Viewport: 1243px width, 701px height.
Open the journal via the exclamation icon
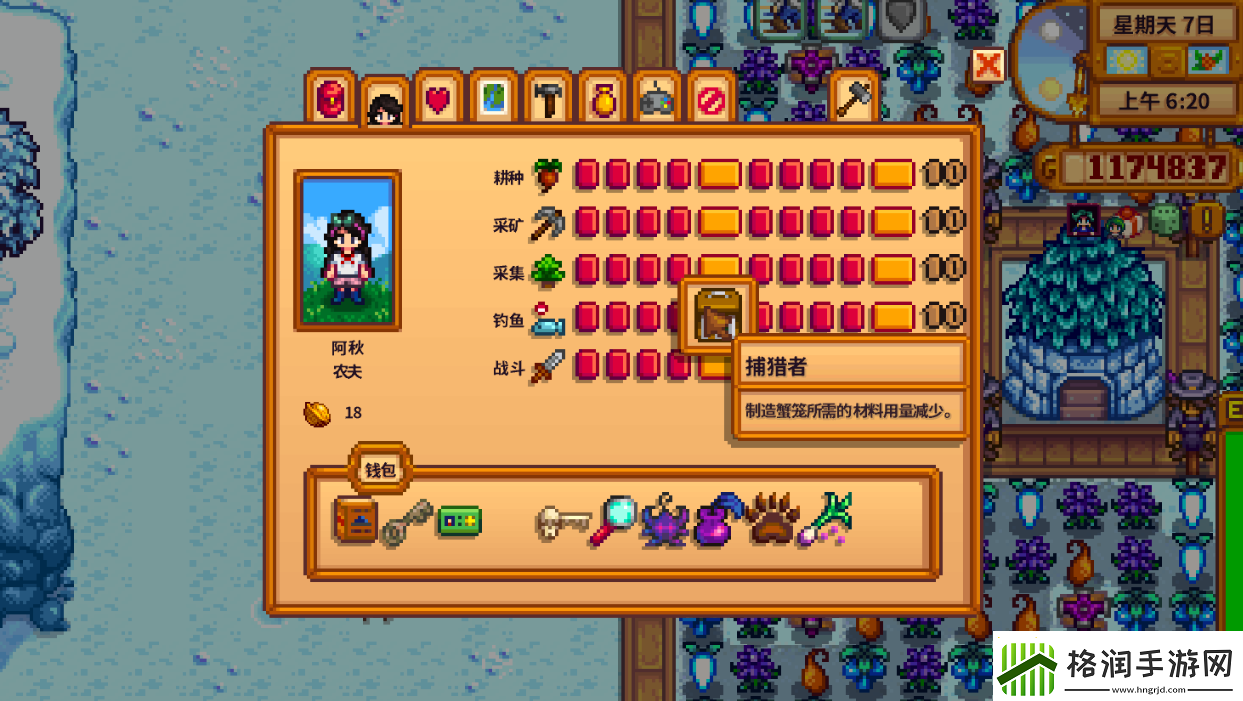coord(1208,219)
